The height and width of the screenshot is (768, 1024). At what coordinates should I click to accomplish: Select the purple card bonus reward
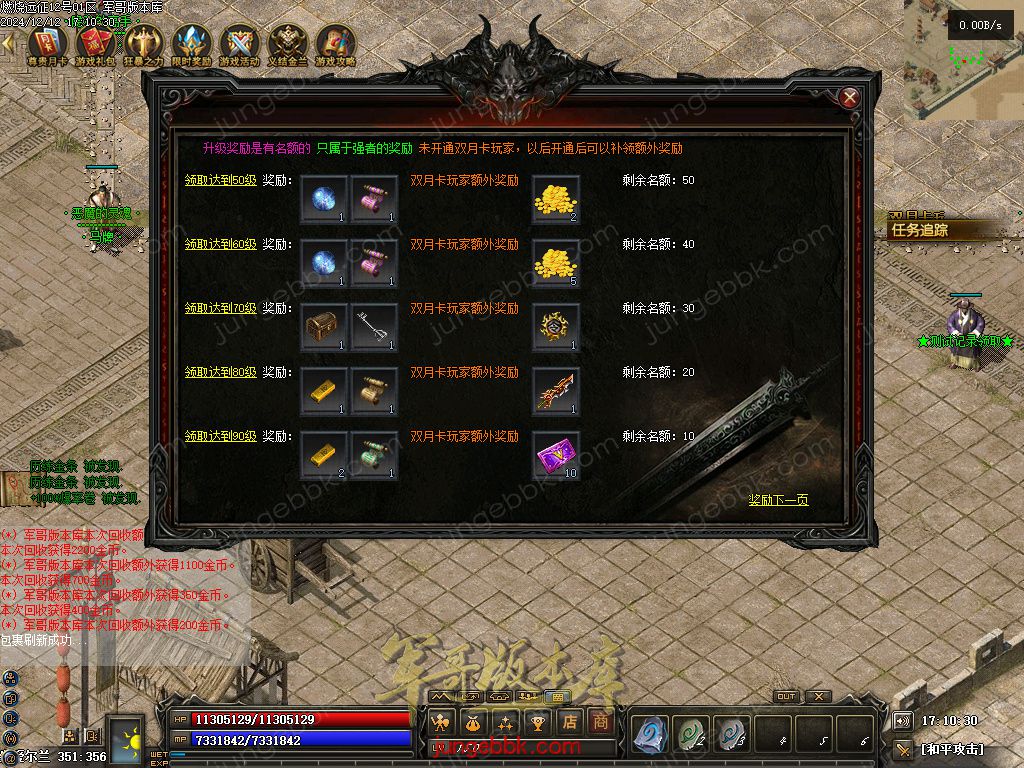[x=556, y=455]
